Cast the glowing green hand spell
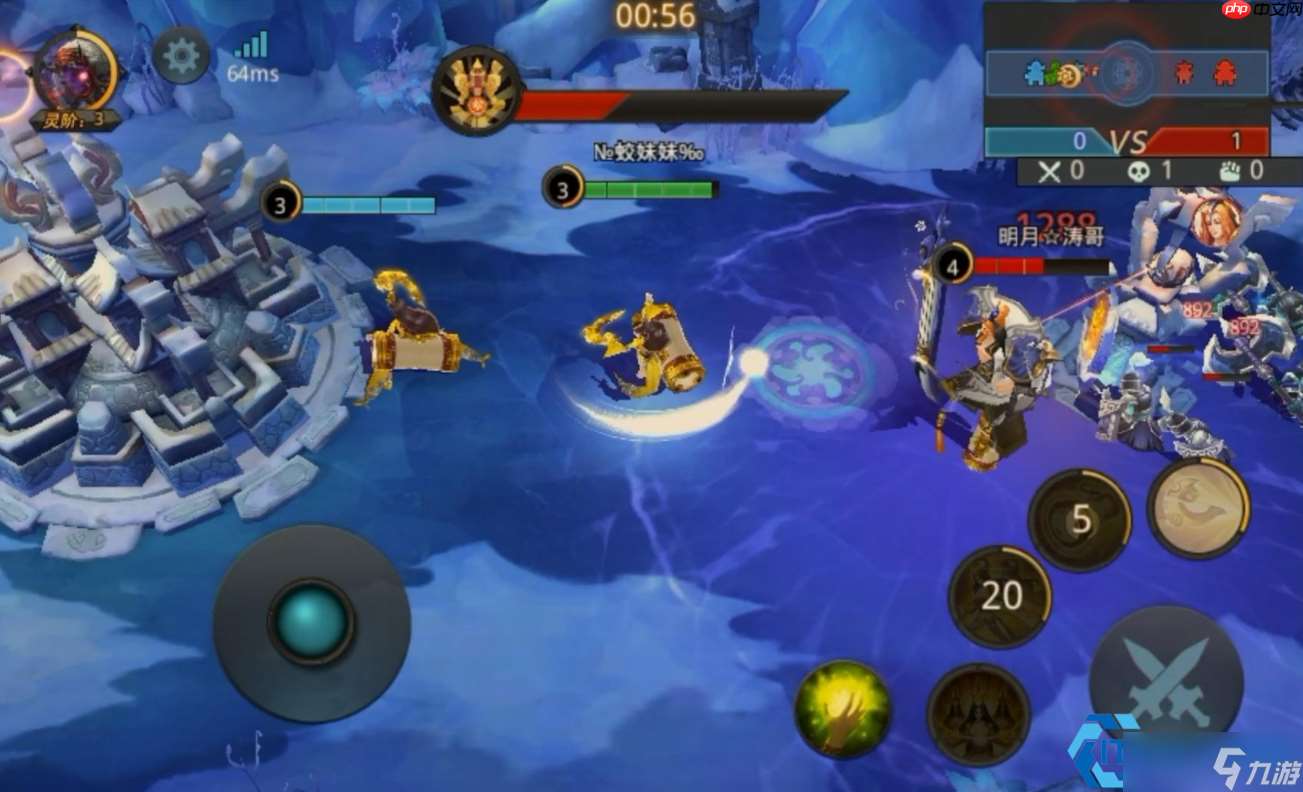Viewport: 1303px width, 792px height. (x=843, y=708)
